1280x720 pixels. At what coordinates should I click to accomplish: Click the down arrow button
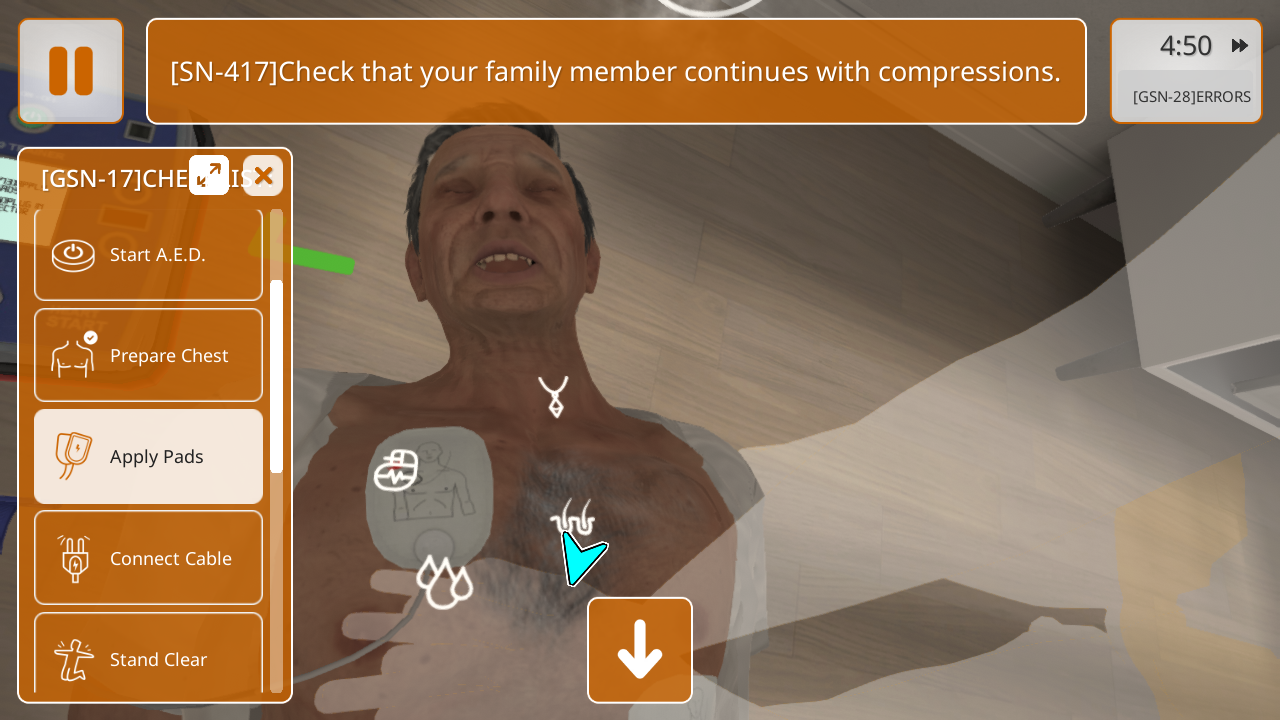click(x=640, y=650)
